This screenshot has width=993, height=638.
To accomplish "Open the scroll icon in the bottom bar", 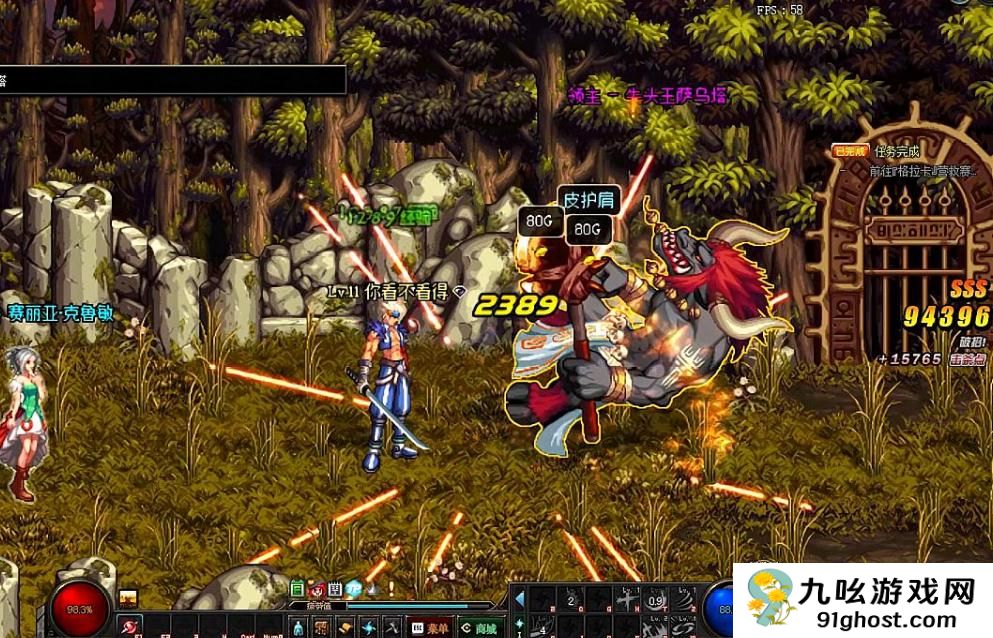I will [x=346, y=628].
